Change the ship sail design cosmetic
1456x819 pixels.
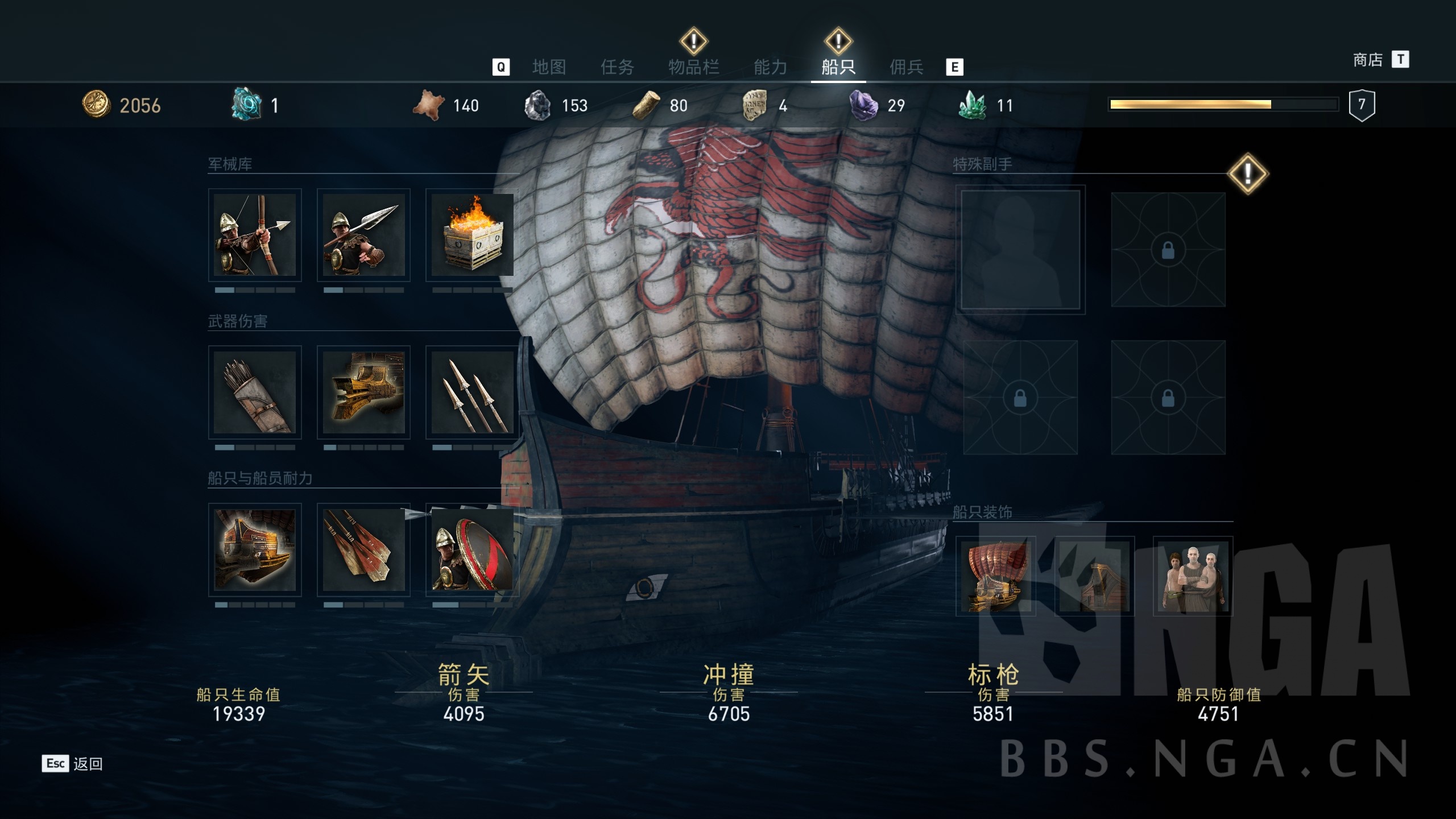(995, 576)
